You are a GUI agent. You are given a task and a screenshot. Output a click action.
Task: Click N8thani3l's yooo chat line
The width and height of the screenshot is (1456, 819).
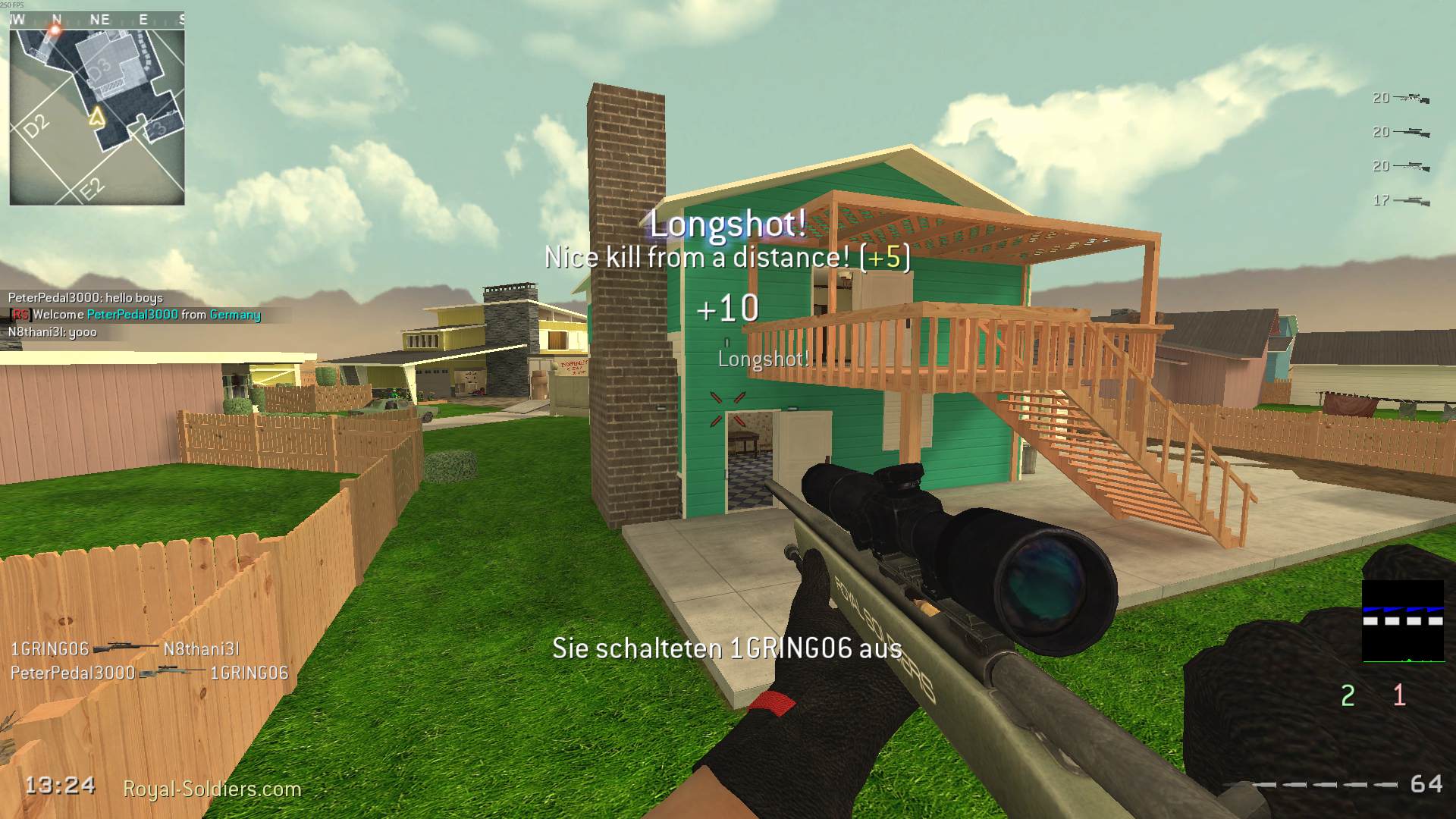click(53, 331)
